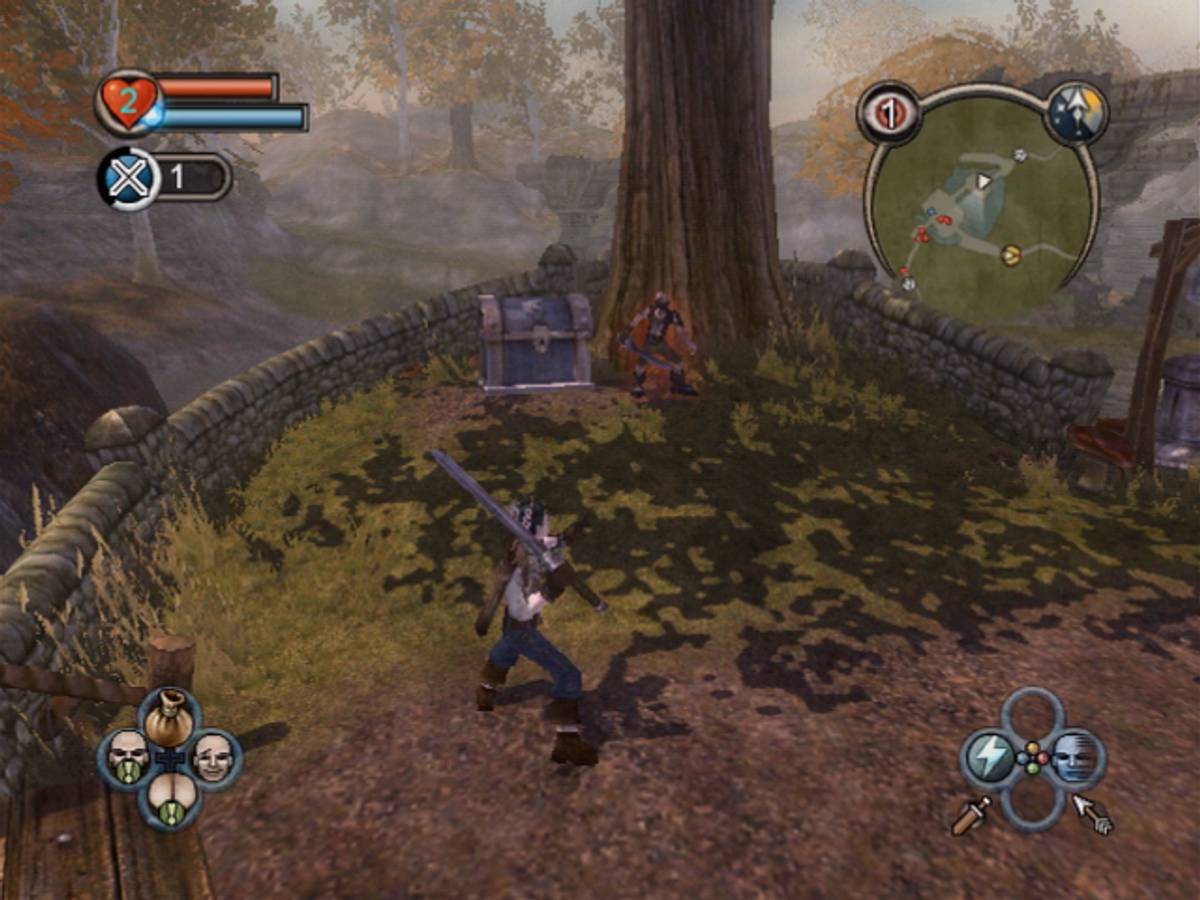1200x900 pixels.
Task: Click the red heart health icon
Action: (x=128, y=102)
